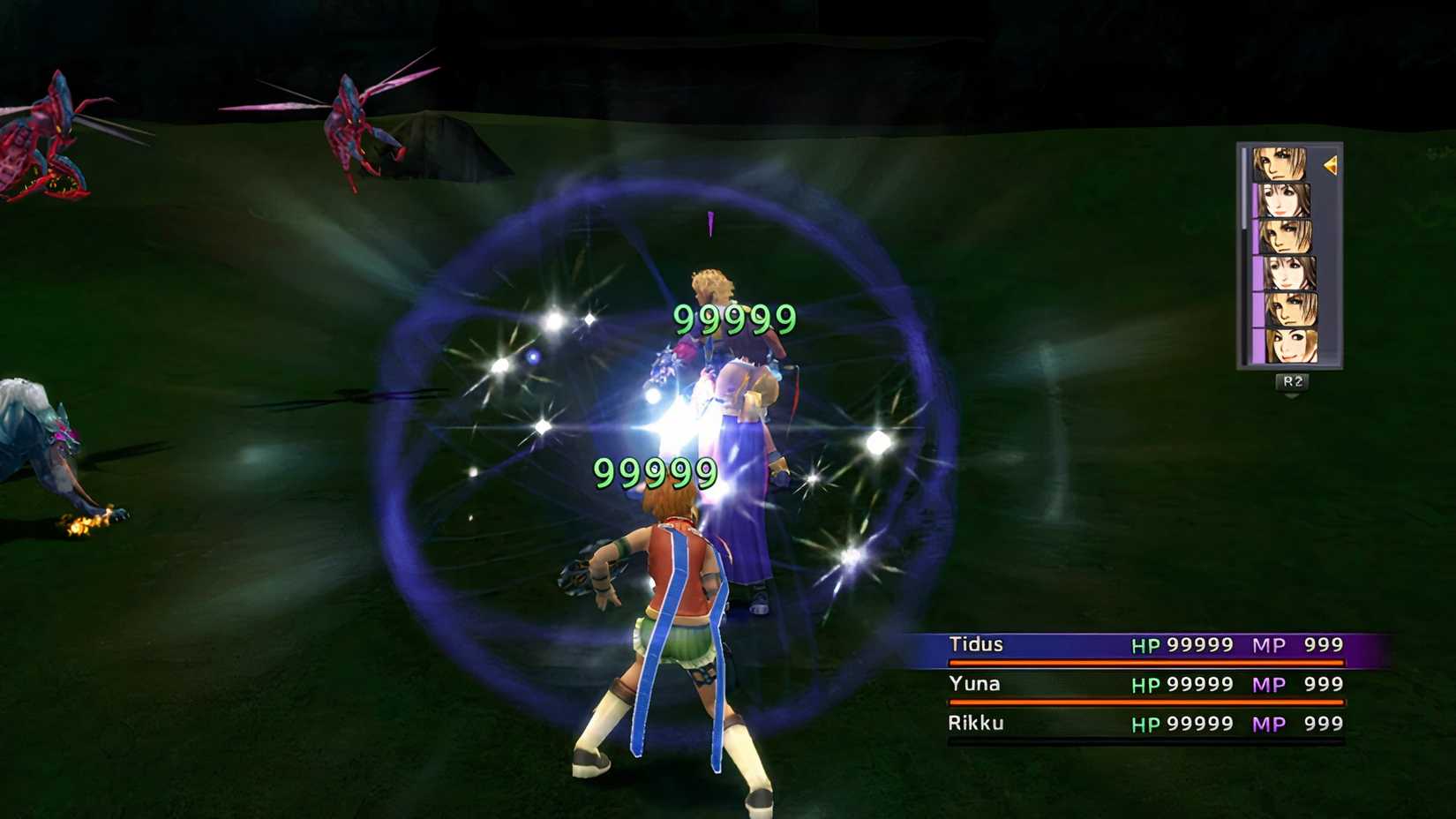The image size is (1456, 819).
Task: Select the fourth portrait in the queue
Action: 1287,273
